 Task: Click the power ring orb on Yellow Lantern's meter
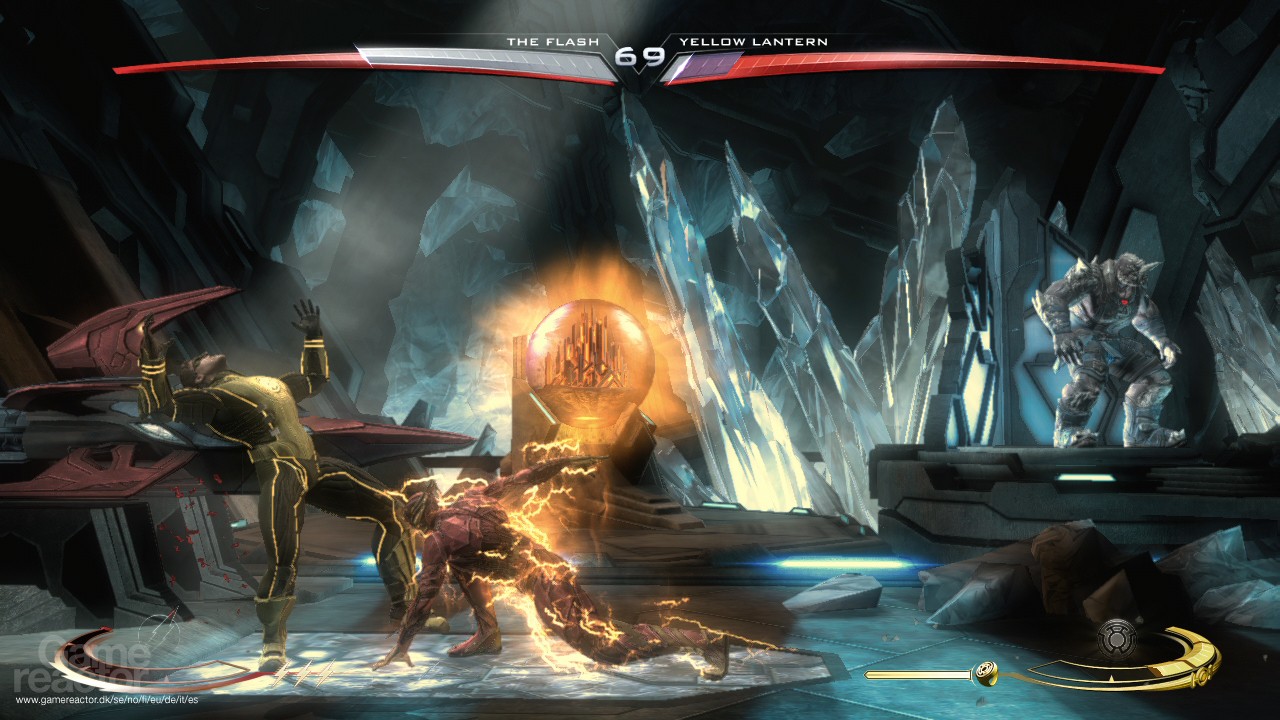pyautogui.click(x=986, y=674)
